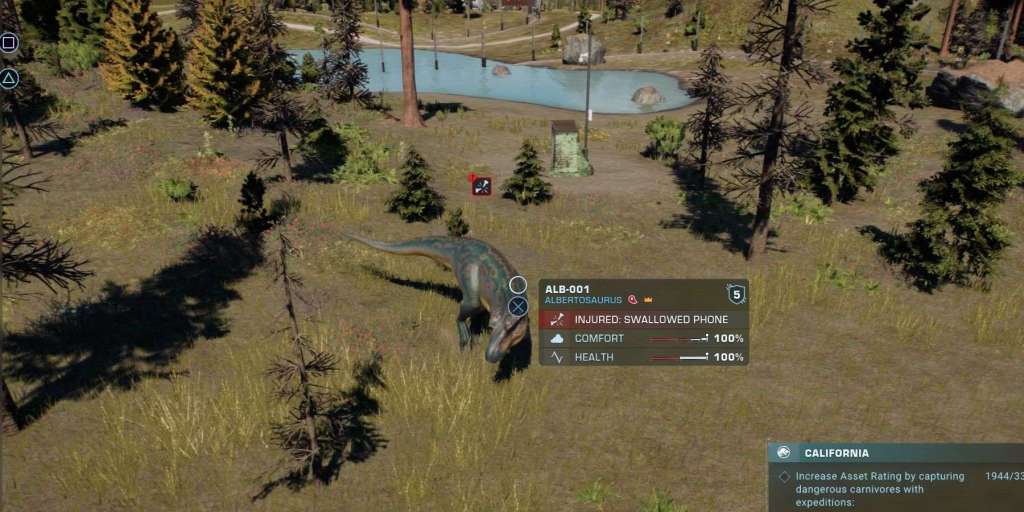This screenshot has width=1024, height=512.
Task: Open the California objective tracker header
Action: [895, 453]
